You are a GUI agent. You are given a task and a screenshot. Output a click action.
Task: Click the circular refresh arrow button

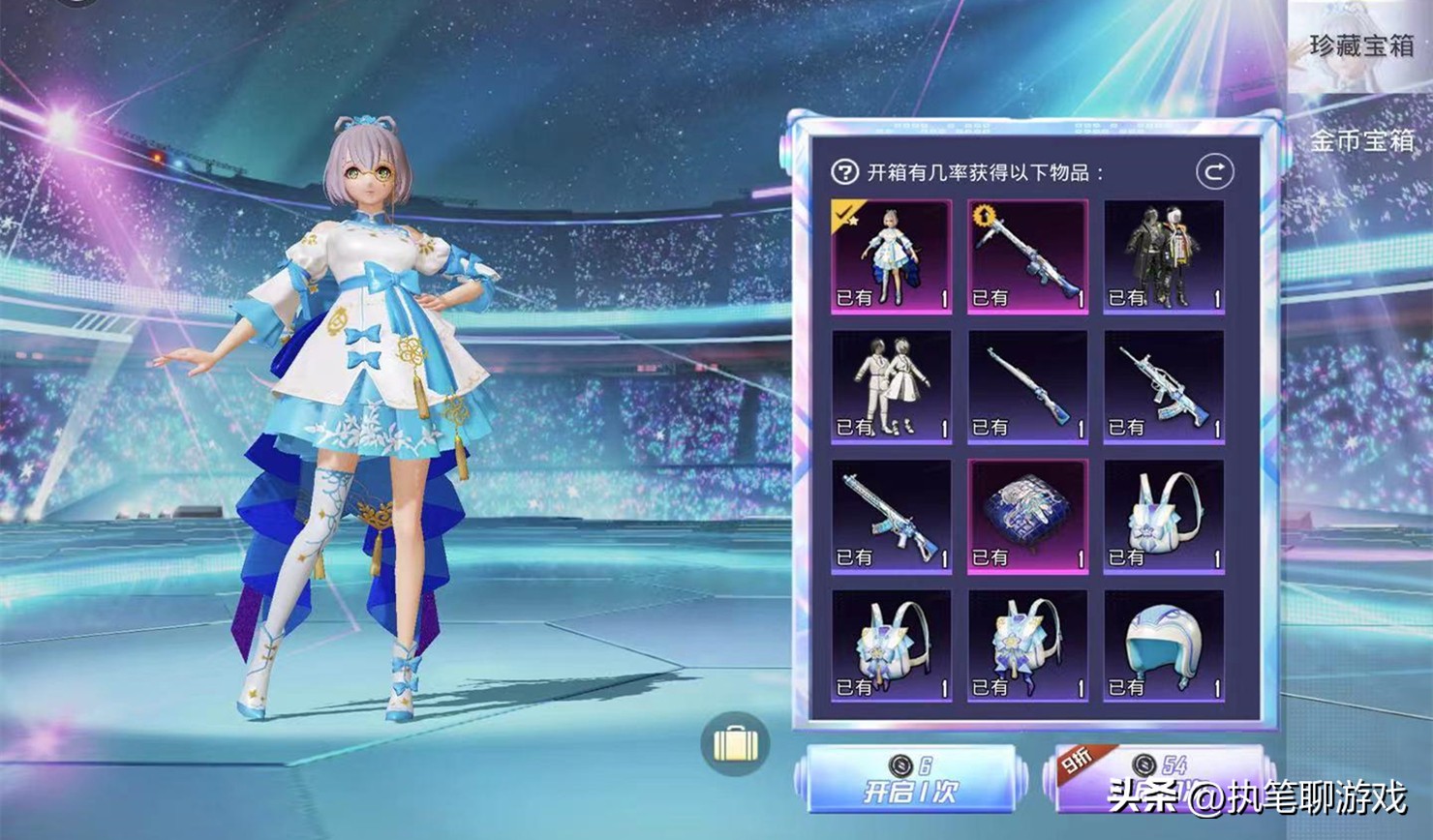pos(1214,172)
